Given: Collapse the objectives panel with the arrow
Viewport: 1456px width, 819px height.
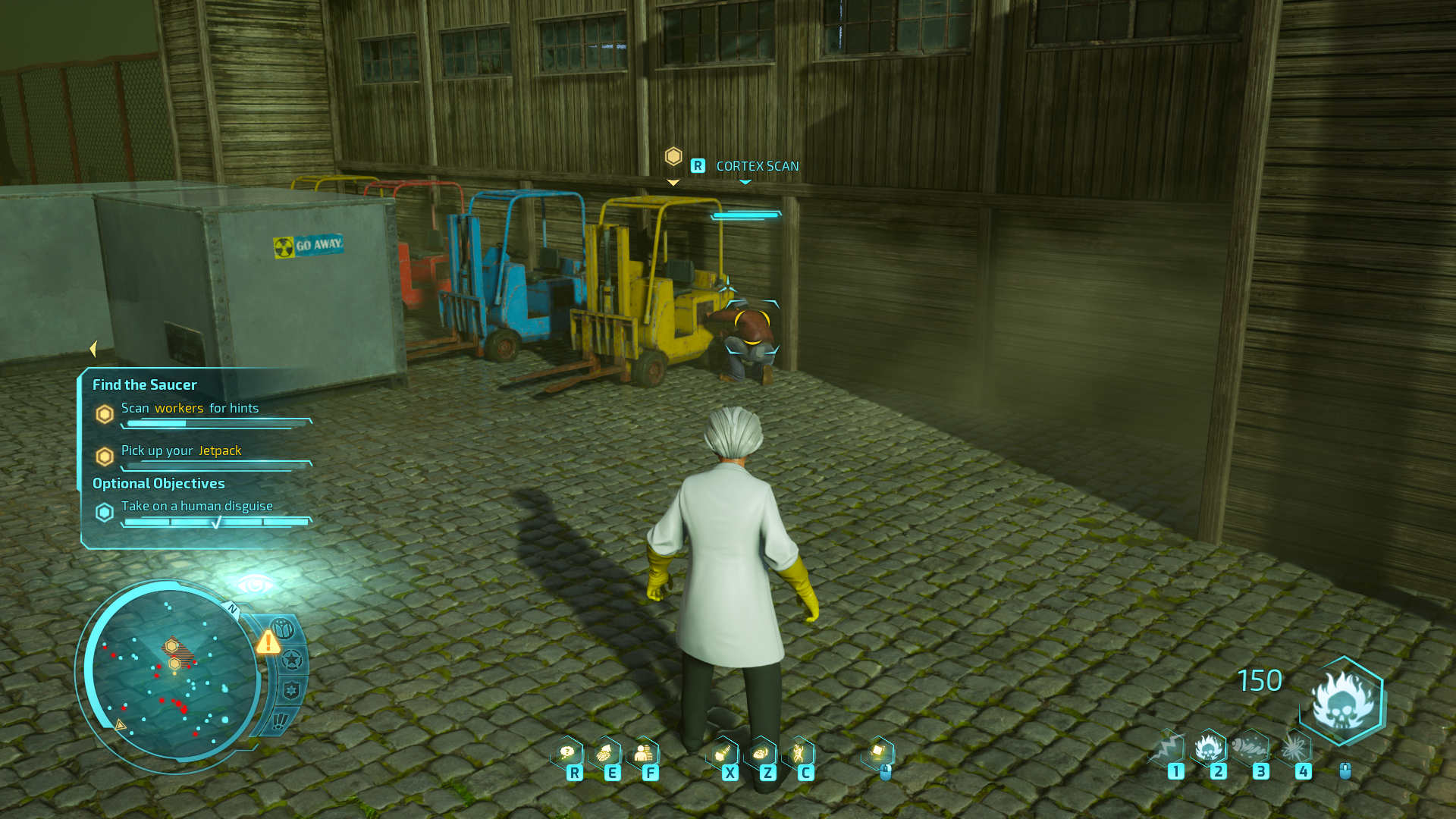Looking at the screenshot, I should coord(93,349).
